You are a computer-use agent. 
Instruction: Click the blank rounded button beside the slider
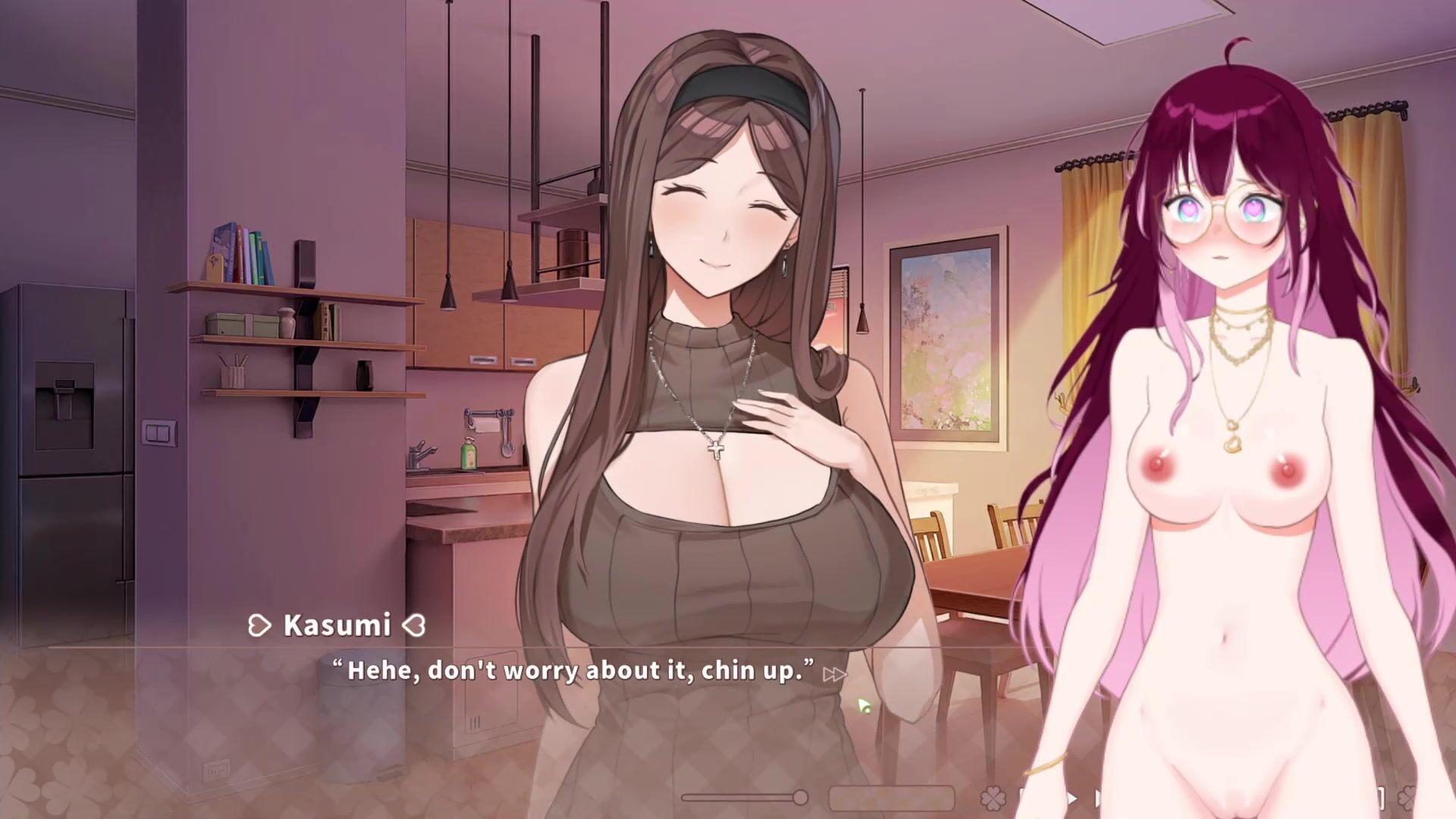[x=891, y=798]
